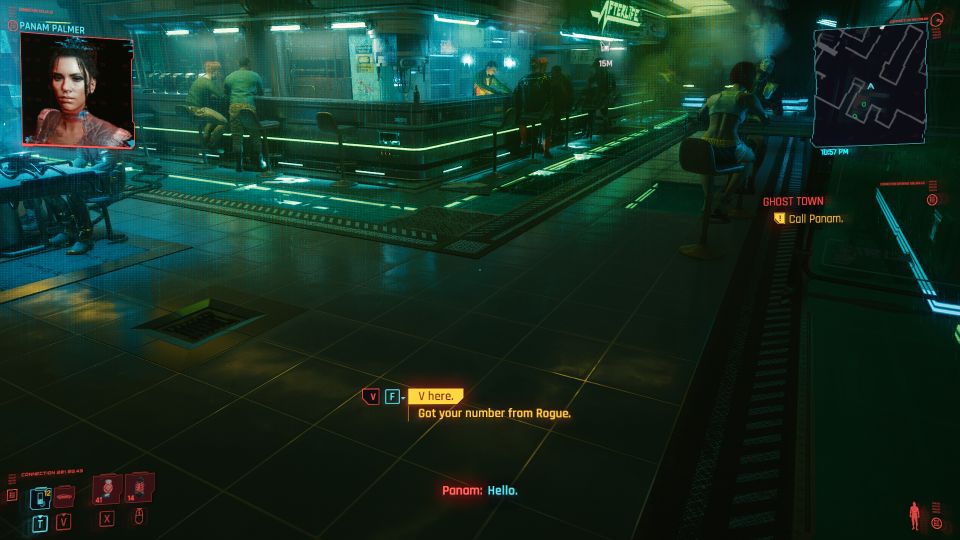Open the phone icon with 12 badge
The width and height of the screenshot is (960, 540).
[x=41, y=497]
